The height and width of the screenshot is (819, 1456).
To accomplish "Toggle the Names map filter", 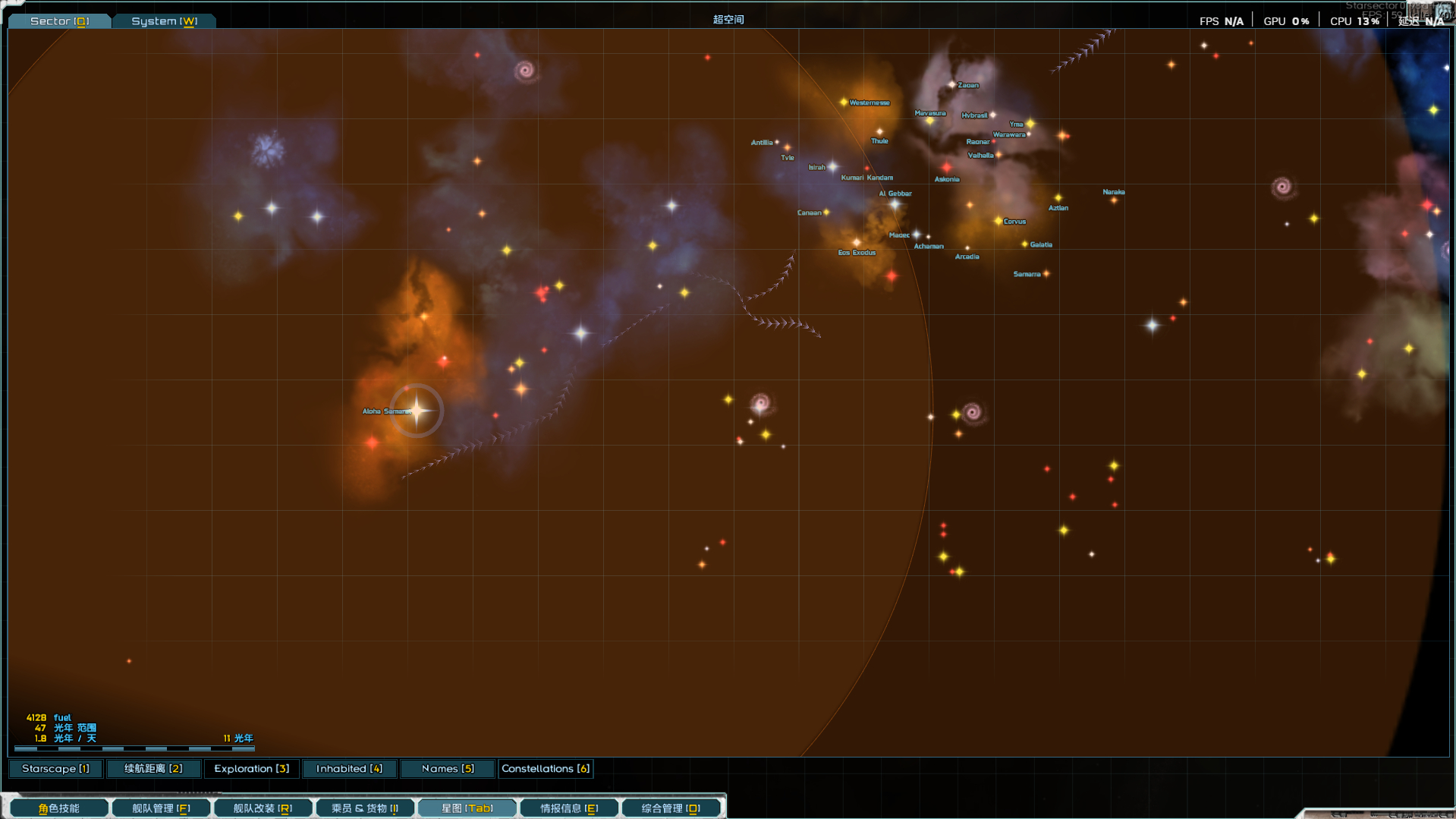I will (x=448, y=769).
